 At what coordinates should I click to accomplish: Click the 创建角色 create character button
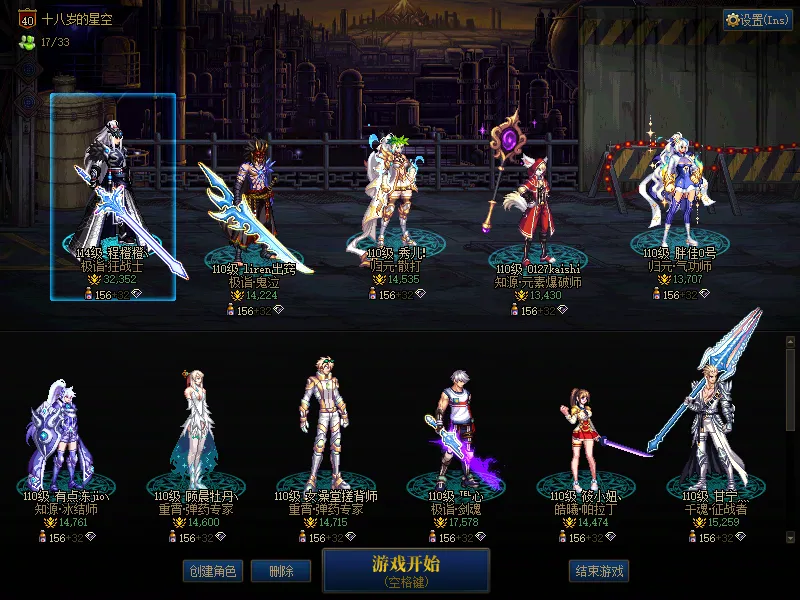pyautogui.click(x=212, y=571)
